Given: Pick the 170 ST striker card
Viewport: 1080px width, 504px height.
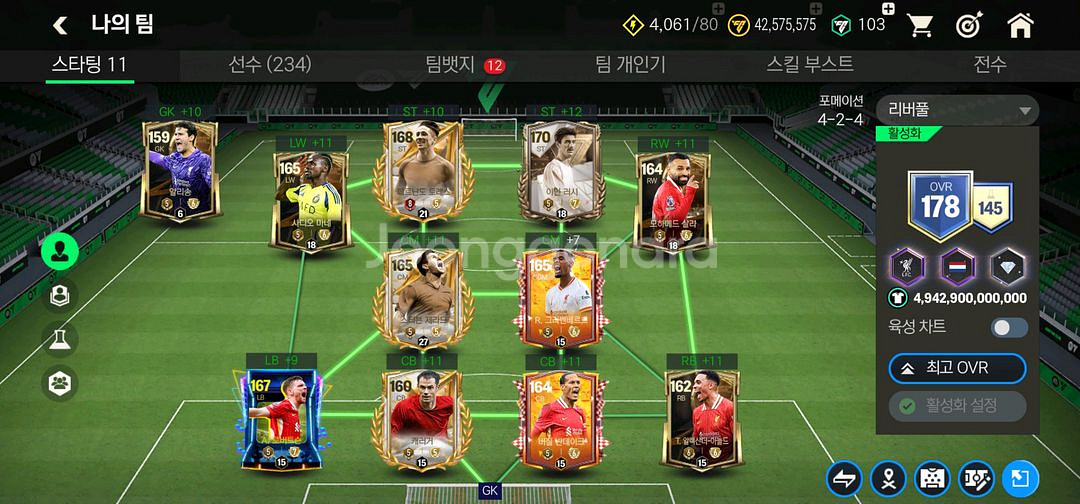Looking at the screenshot, I should pyautogui.click(x=557, y=172).
